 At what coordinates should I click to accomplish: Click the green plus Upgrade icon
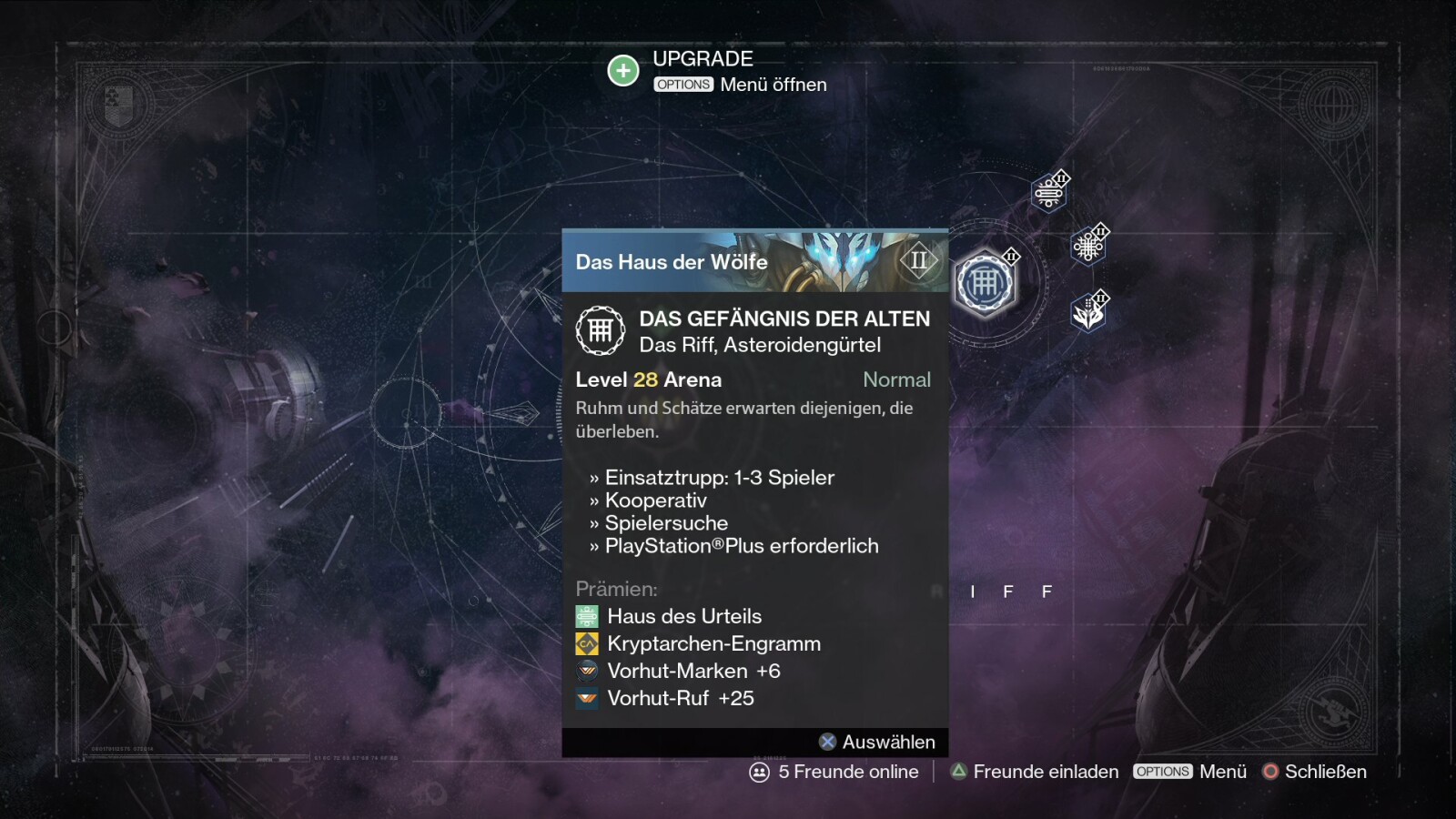(623, 70)
